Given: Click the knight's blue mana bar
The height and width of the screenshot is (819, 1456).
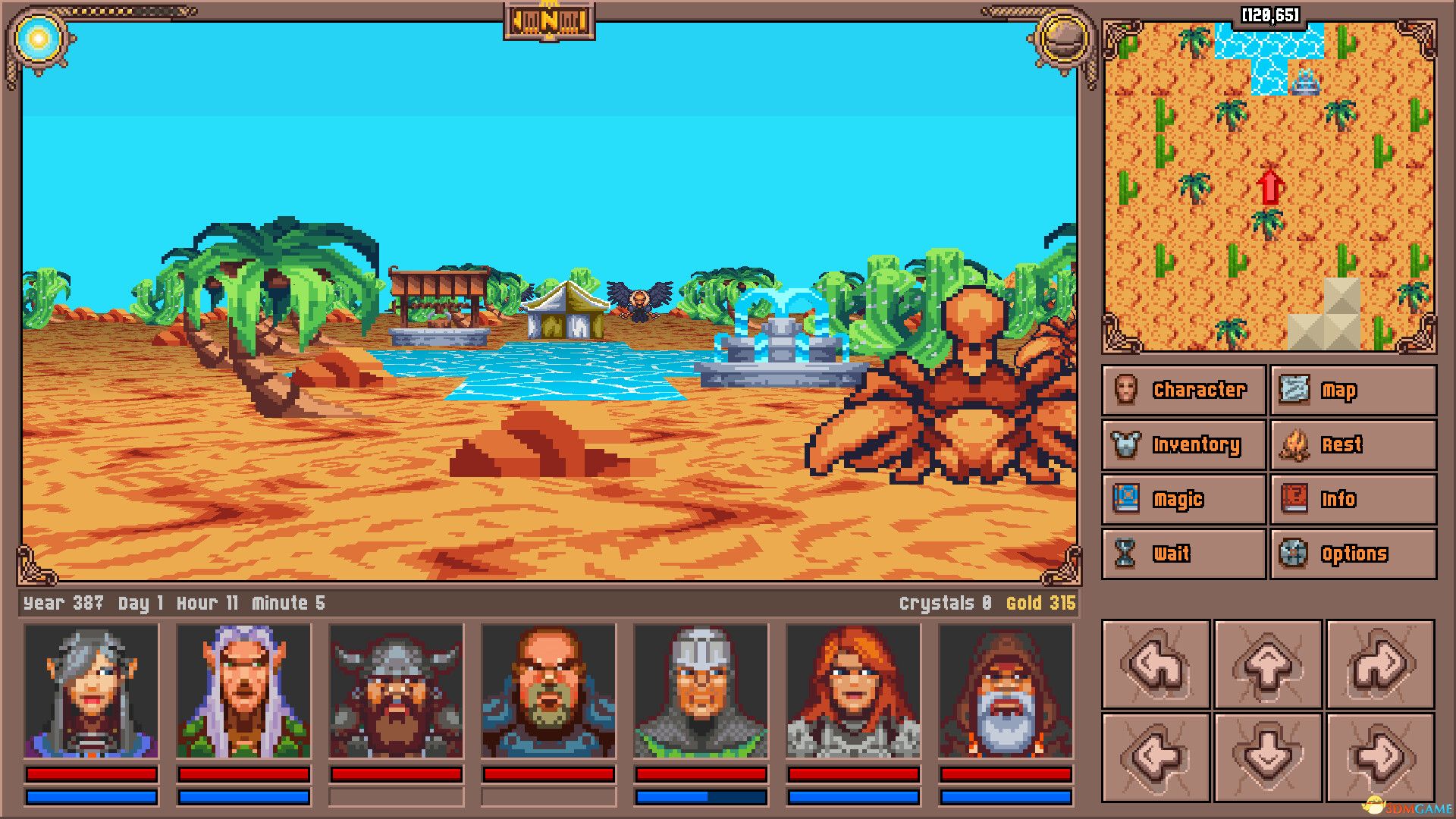Looking at the screenshot, I should tap(699, 795).
